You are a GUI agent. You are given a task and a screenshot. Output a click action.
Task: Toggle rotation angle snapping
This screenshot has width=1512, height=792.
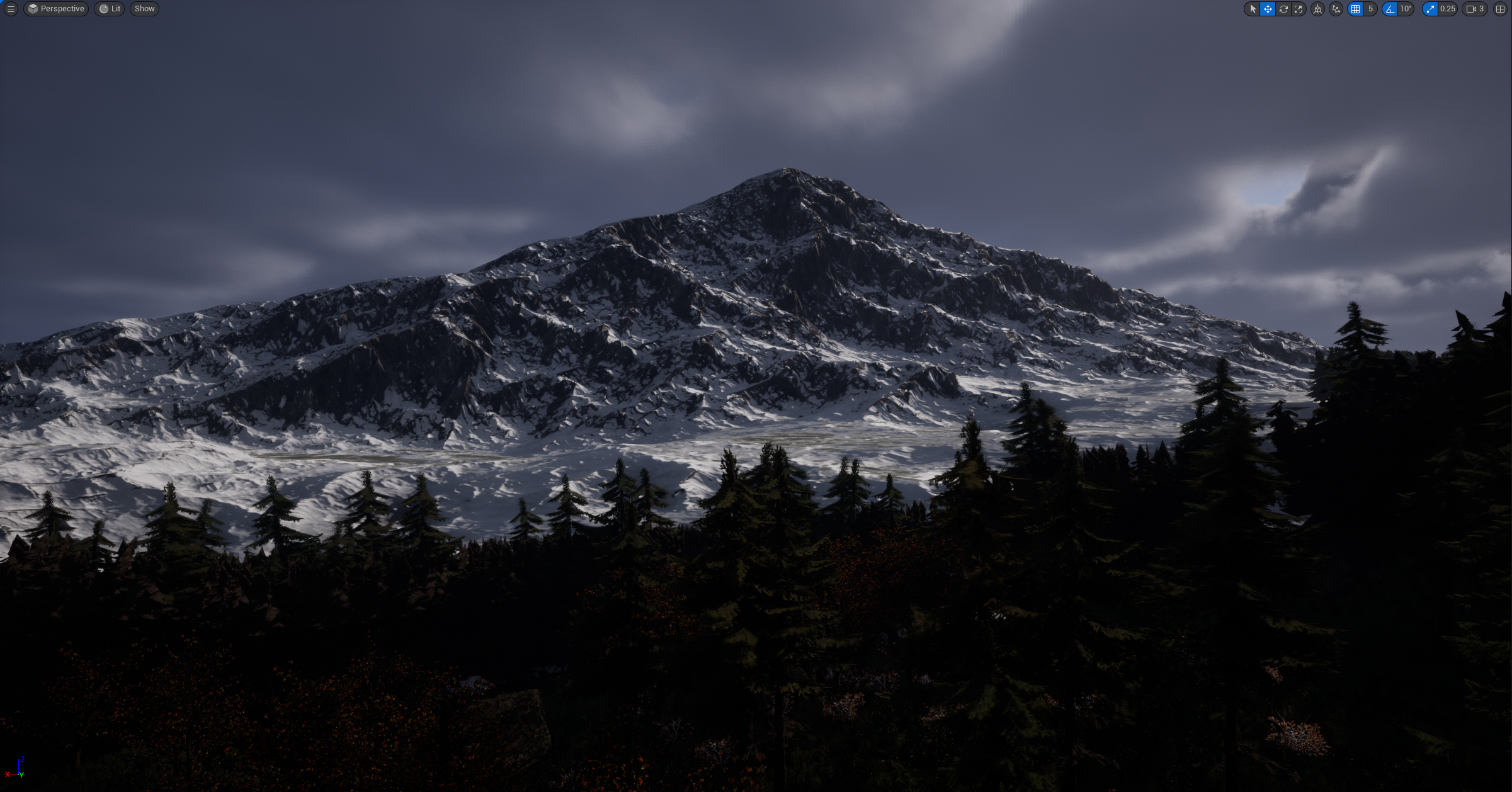tap(1390, 9)
